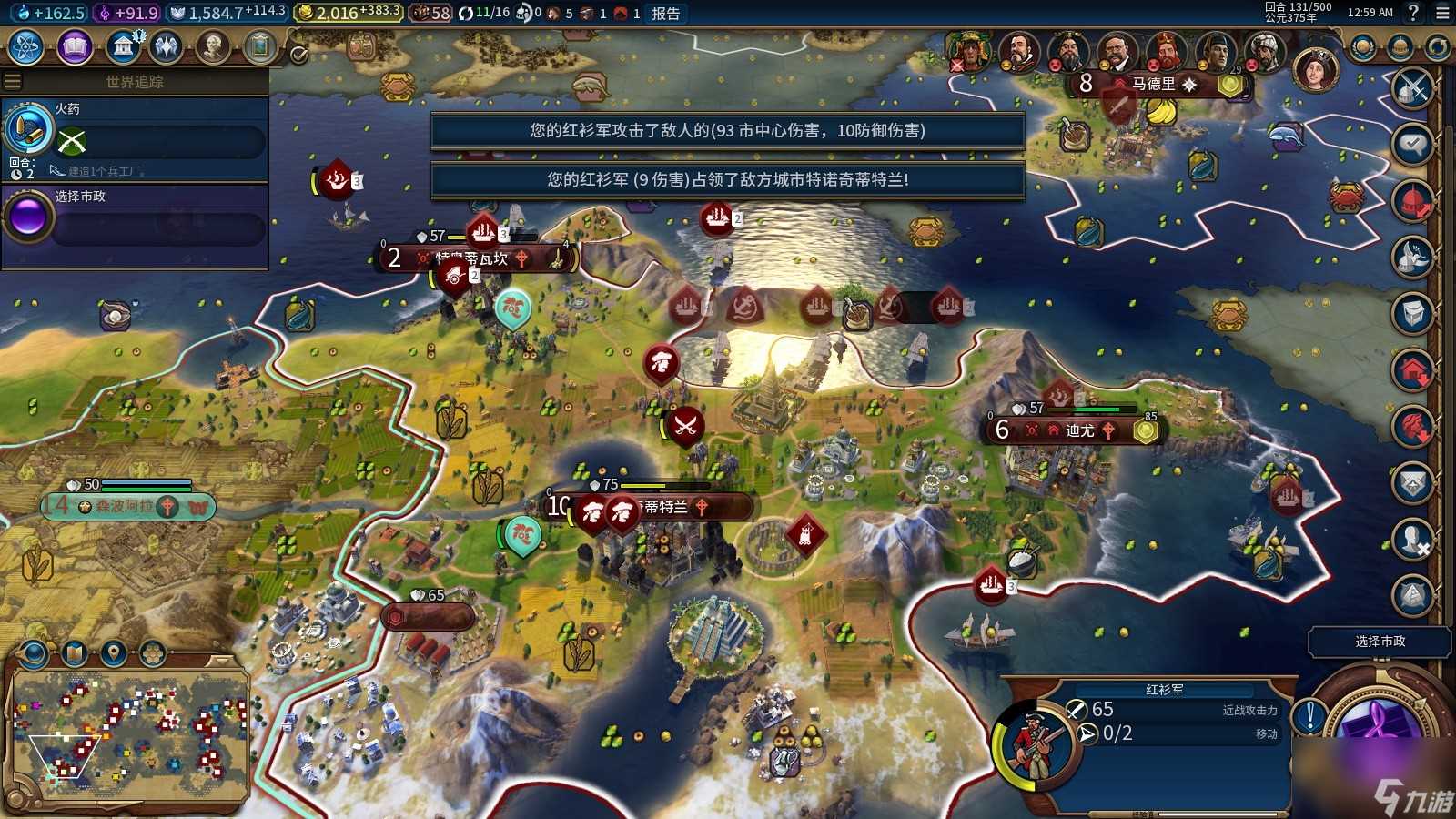
Task: Open the map pin tool above the minimap
Action: coord(113,652)
